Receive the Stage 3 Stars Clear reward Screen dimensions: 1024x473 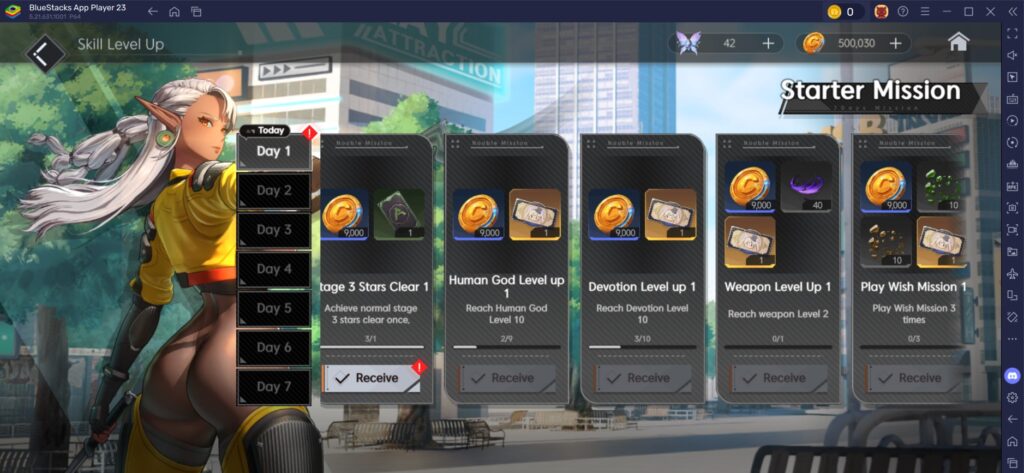(x=371, y=378)
